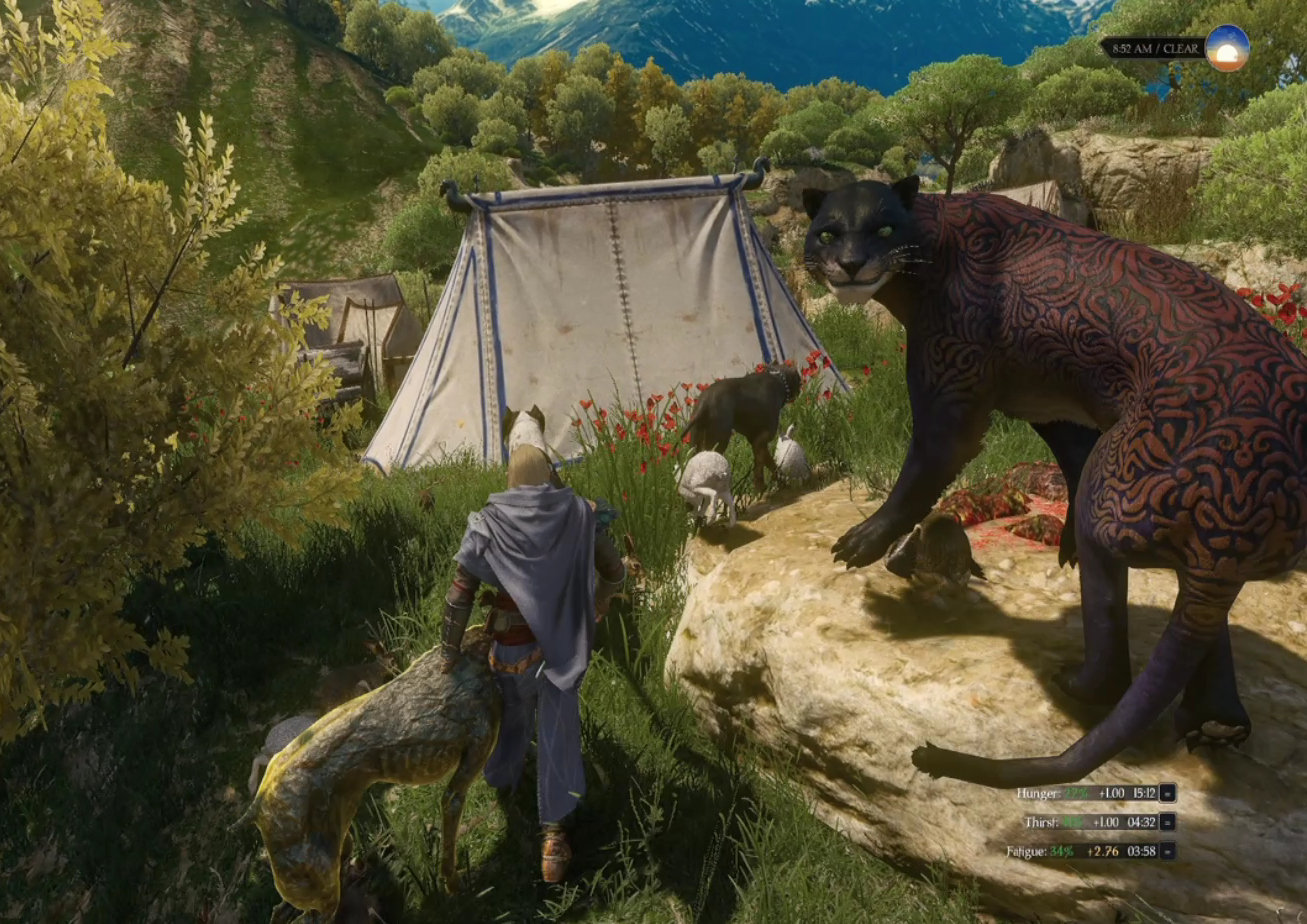Viewport: 1307px width, 924px height.
Task: Click the small button beside Hunger
Action: [x=1167, y=793]
